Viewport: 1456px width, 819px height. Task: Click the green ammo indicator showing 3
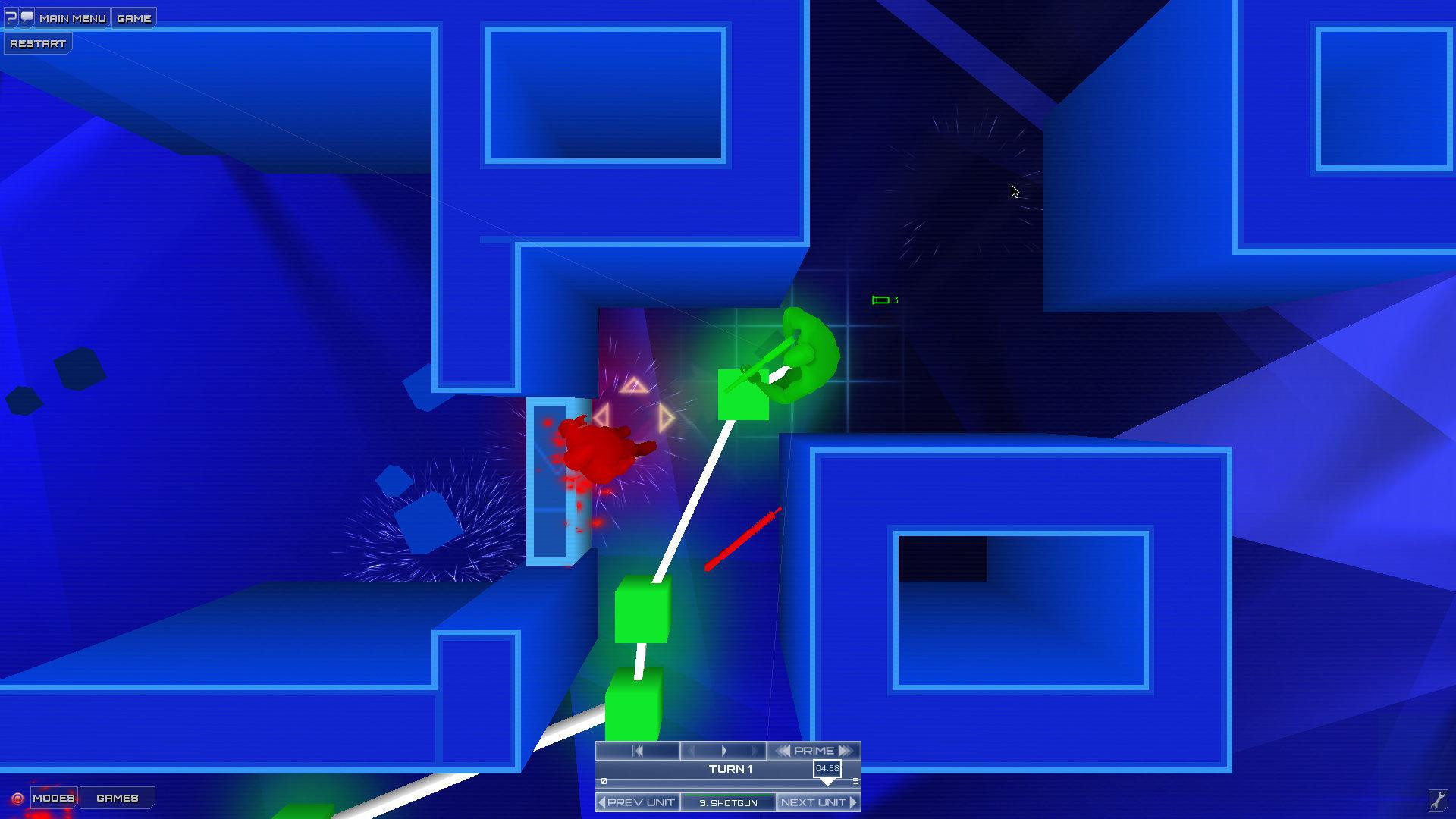(x=884, y=300)
